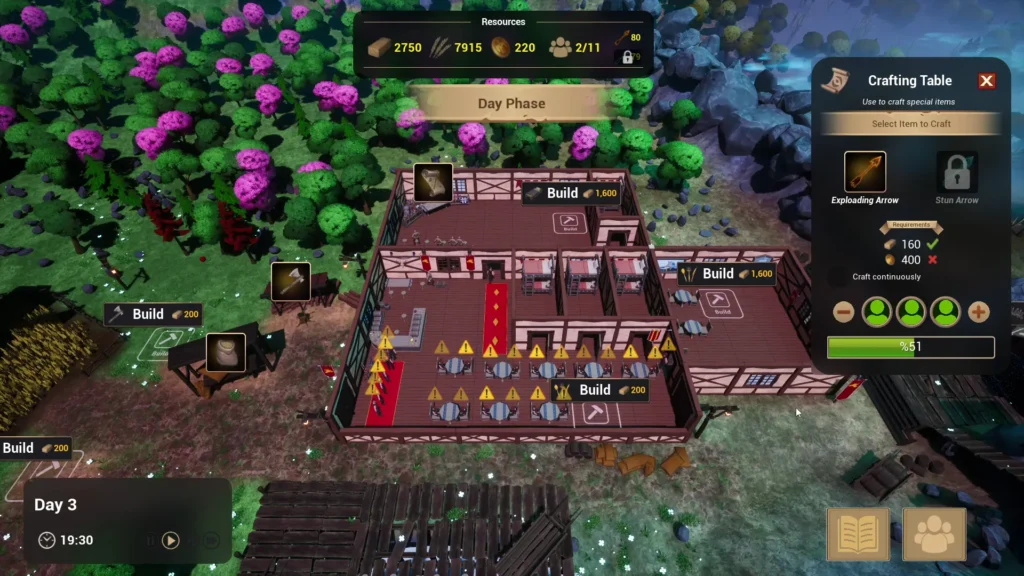The width and height of the screenshot is (1024, 576).
Task: Pause the game time
Action: pos(150,540)
